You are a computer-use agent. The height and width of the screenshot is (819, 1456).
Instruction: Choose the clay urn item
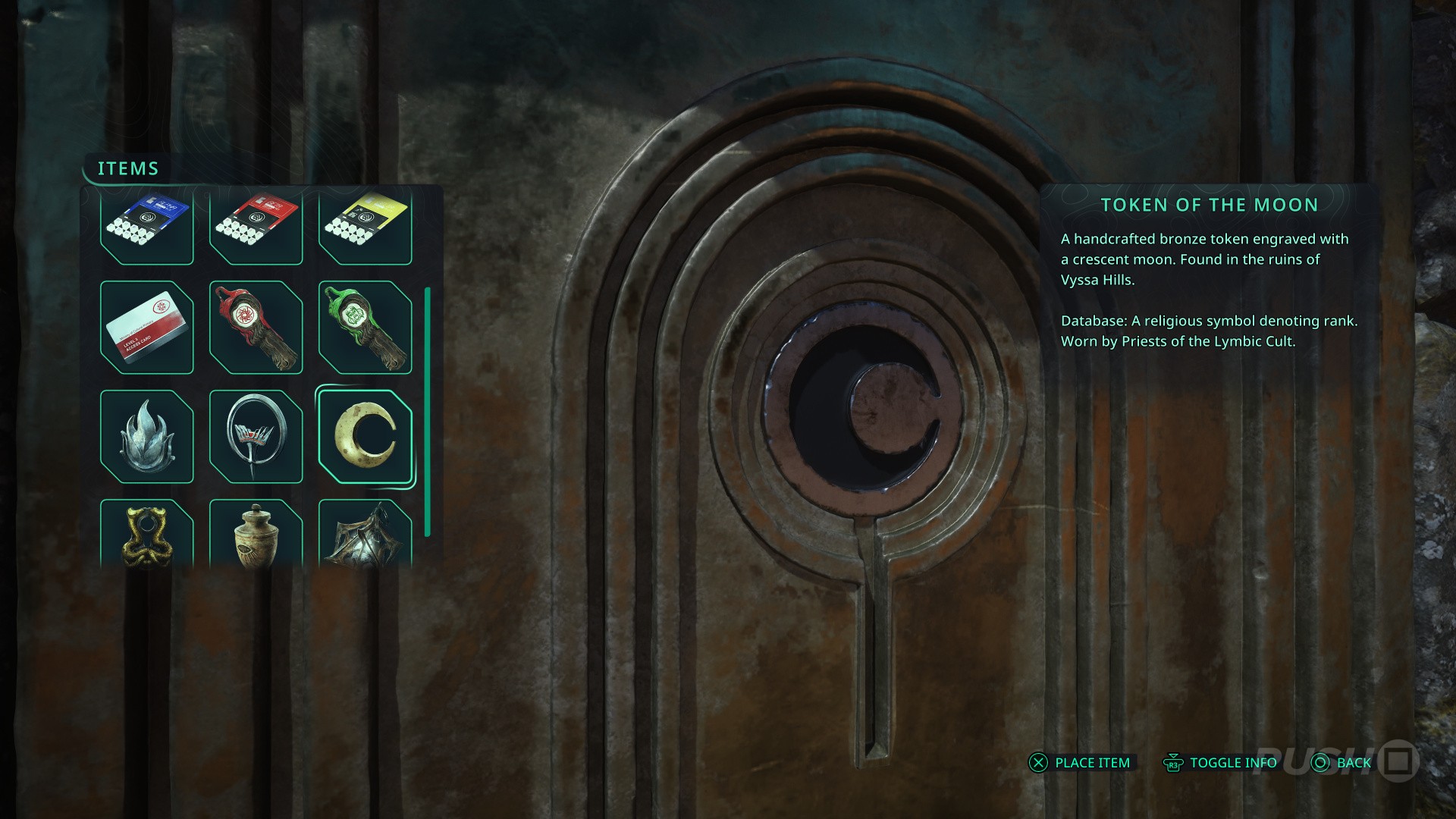256,534
